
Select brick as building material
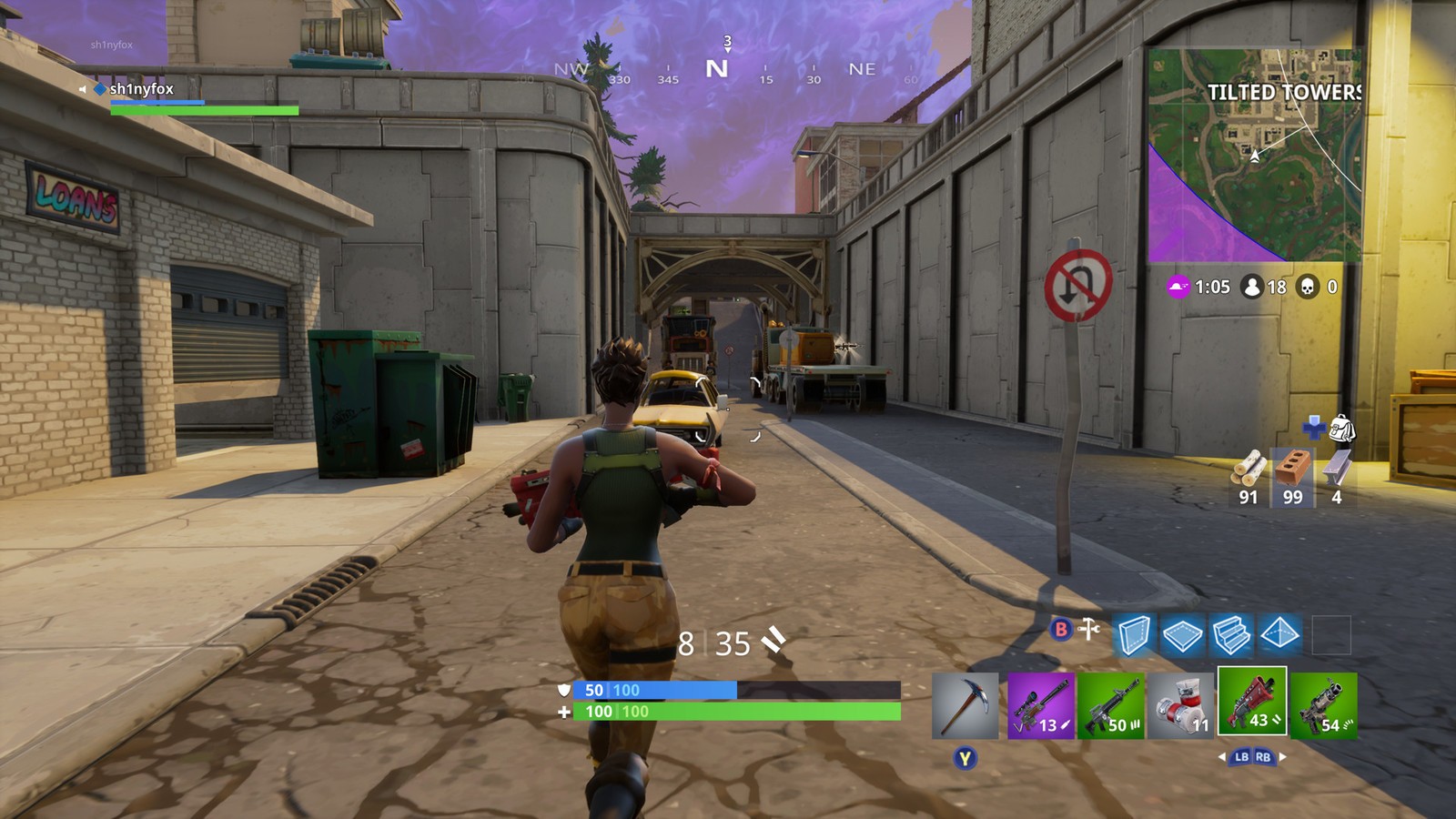[x=1292, y=472]
